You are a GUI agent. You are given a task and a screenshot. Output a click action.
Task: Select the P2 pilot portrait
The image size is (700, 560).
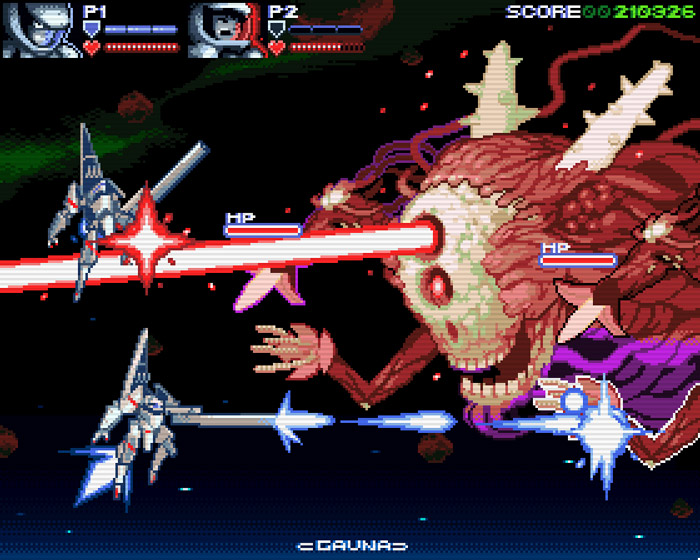tap(225, 30)
